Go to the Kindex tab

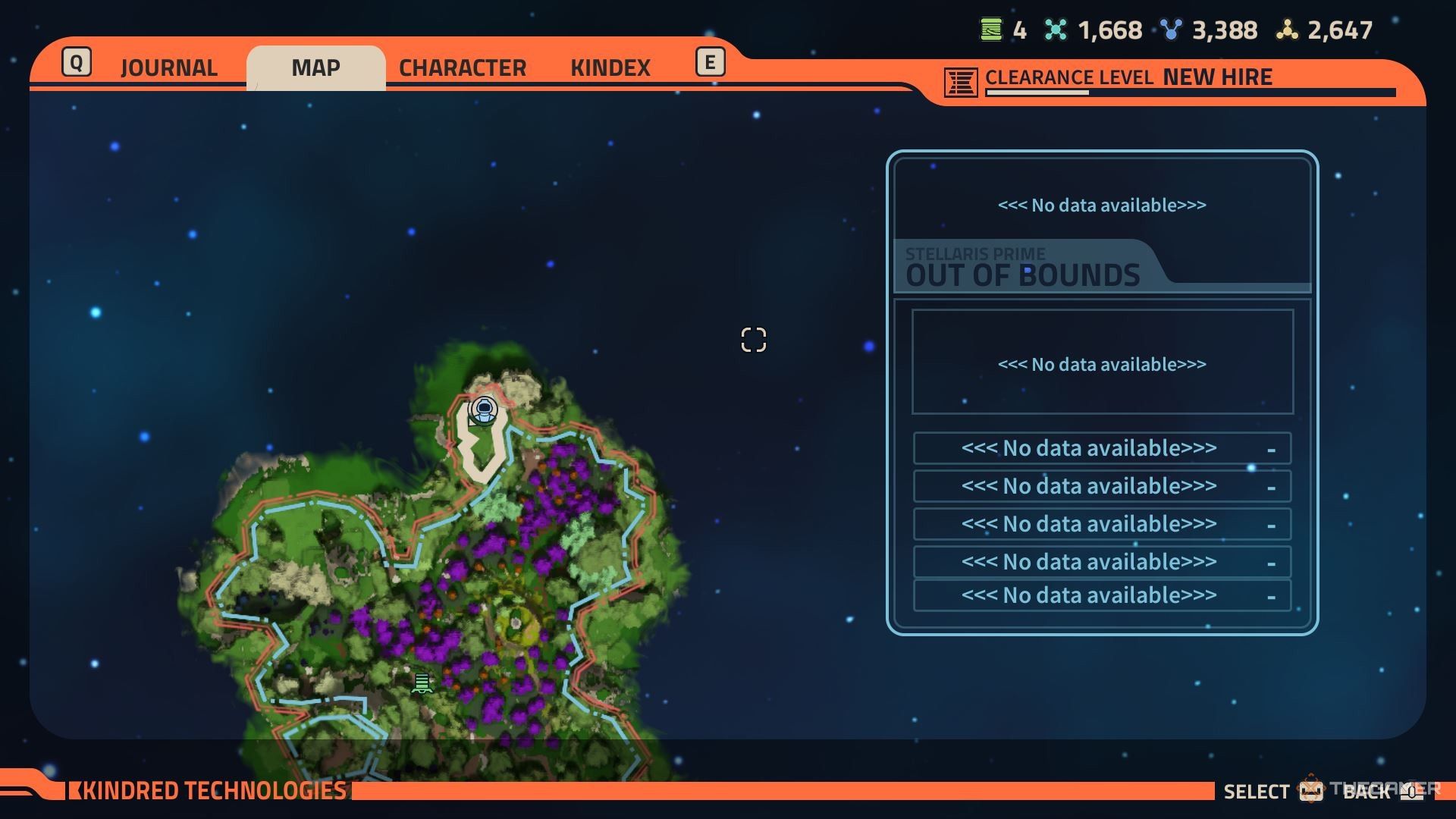point(610,68)
